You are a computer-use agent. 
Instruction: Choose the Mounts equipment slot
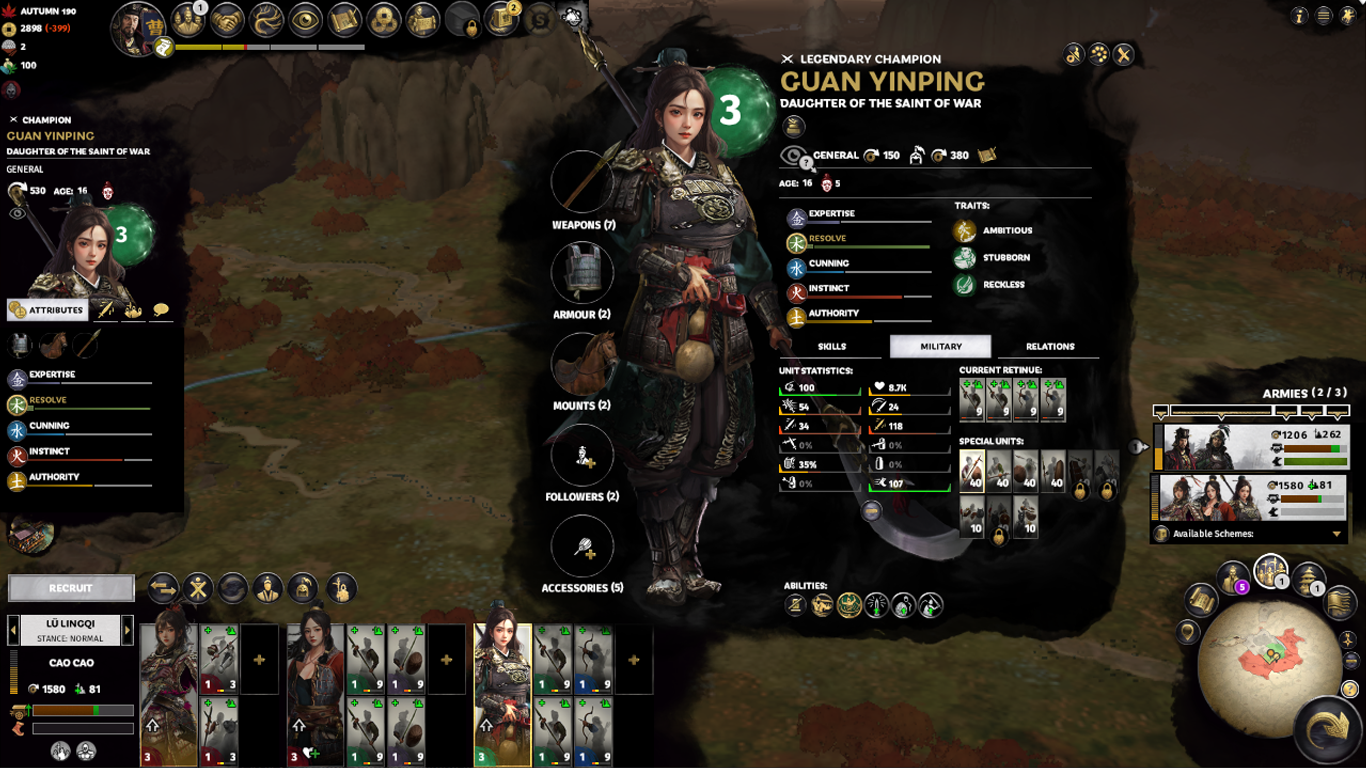click(x=582, y=363)
